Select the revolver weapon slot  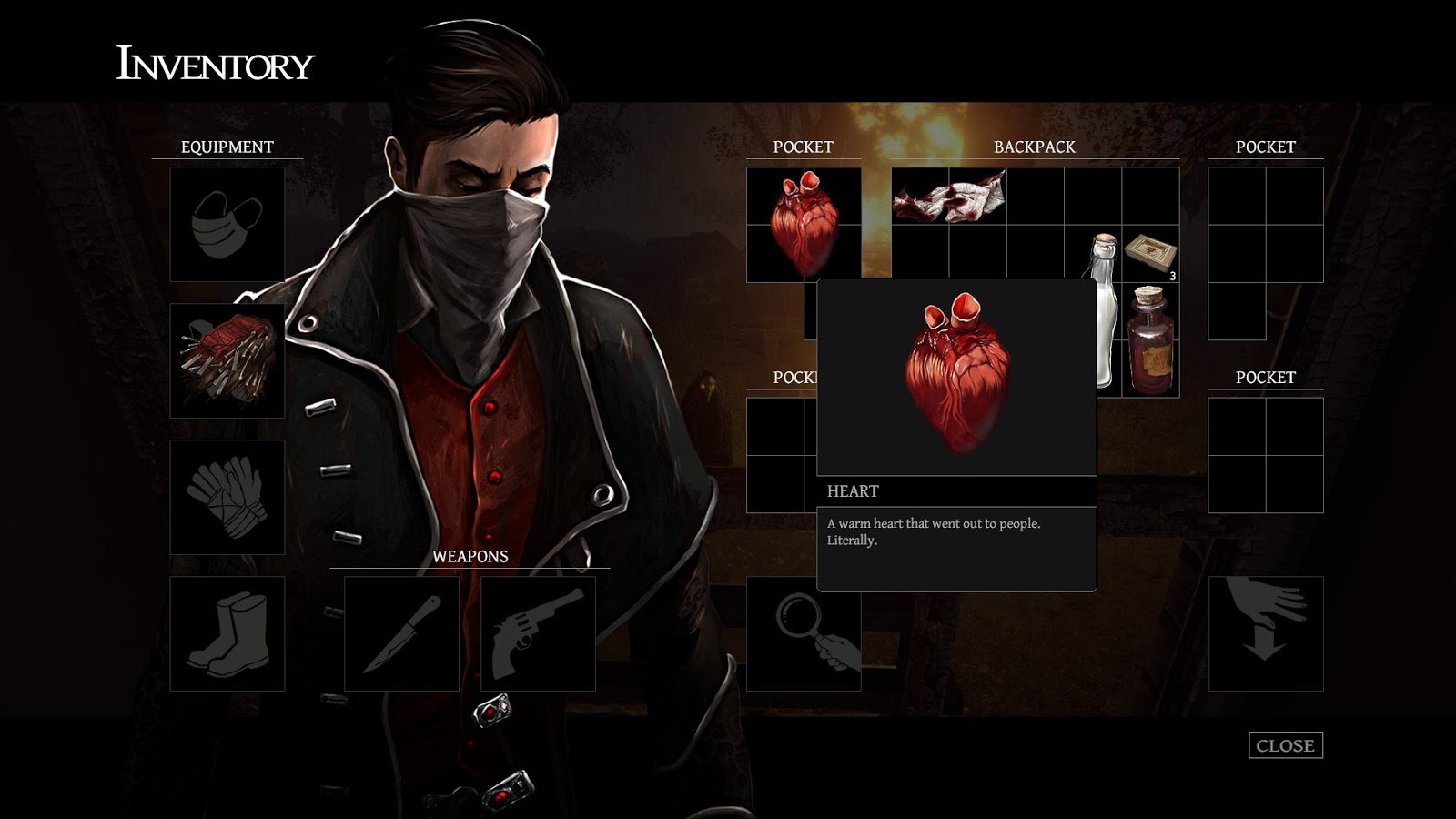pyautogui.click(x=537, y=632)
